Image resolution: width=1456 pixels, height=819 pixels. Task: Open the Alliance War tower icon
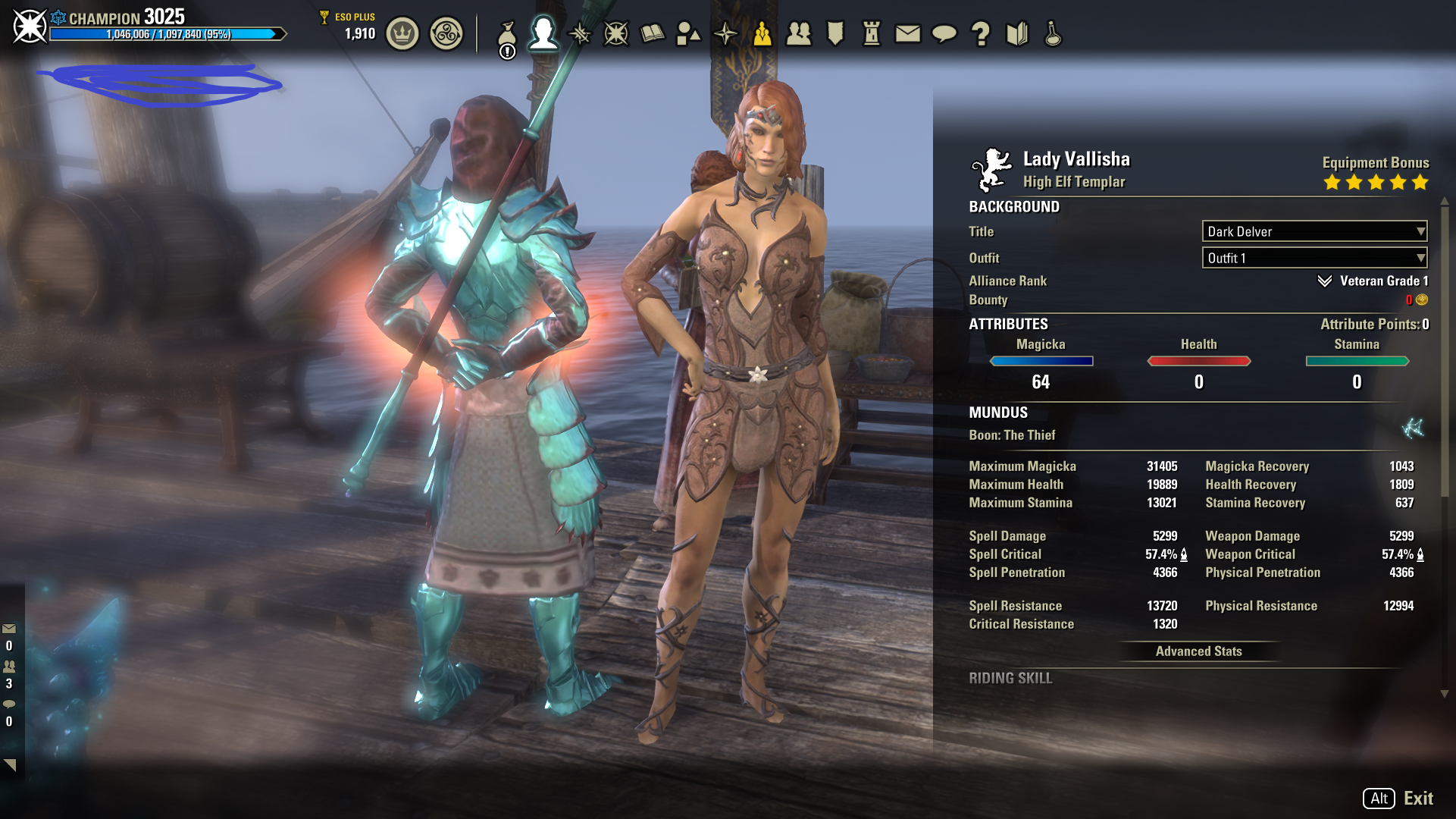click(872, 34)
